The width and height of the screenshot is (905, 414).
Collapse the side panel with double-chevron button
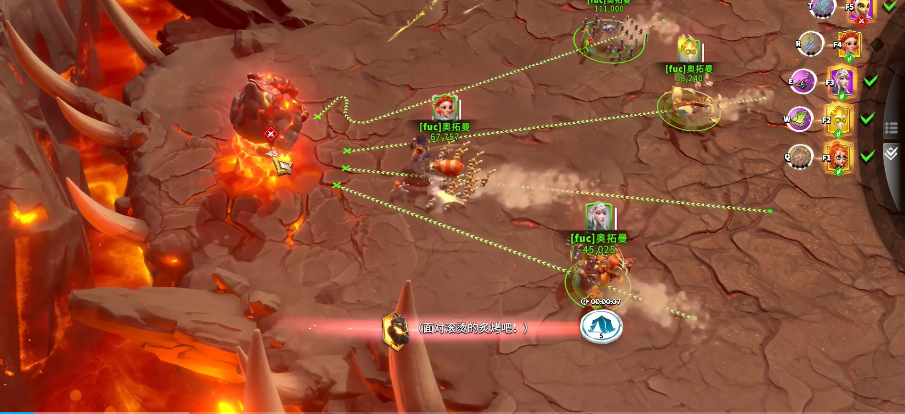pyautogui.click(x=890, y=153)
